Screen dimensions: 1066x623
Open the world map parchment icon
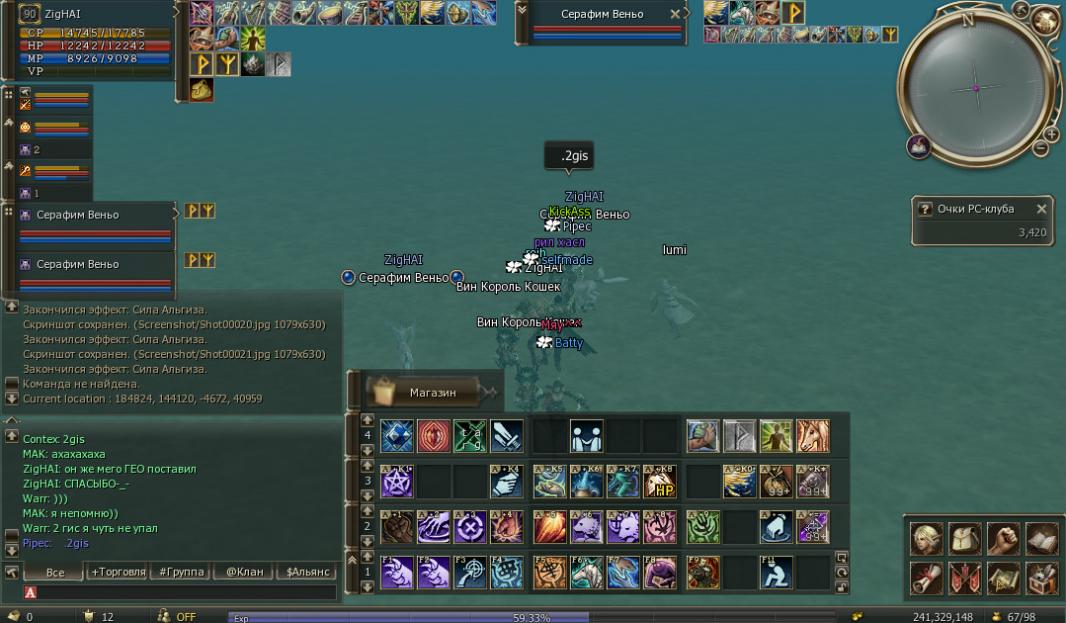click(x=1003, y=577)
